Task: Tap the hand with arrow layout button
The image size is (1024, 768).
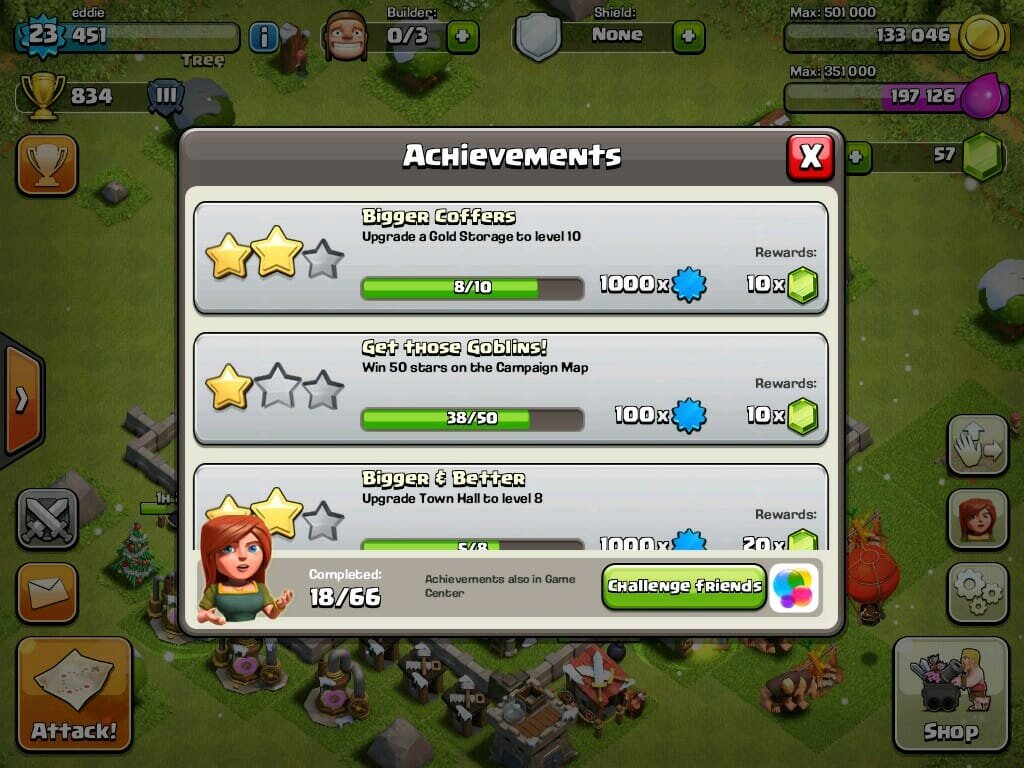Action: tap(977, 446)
